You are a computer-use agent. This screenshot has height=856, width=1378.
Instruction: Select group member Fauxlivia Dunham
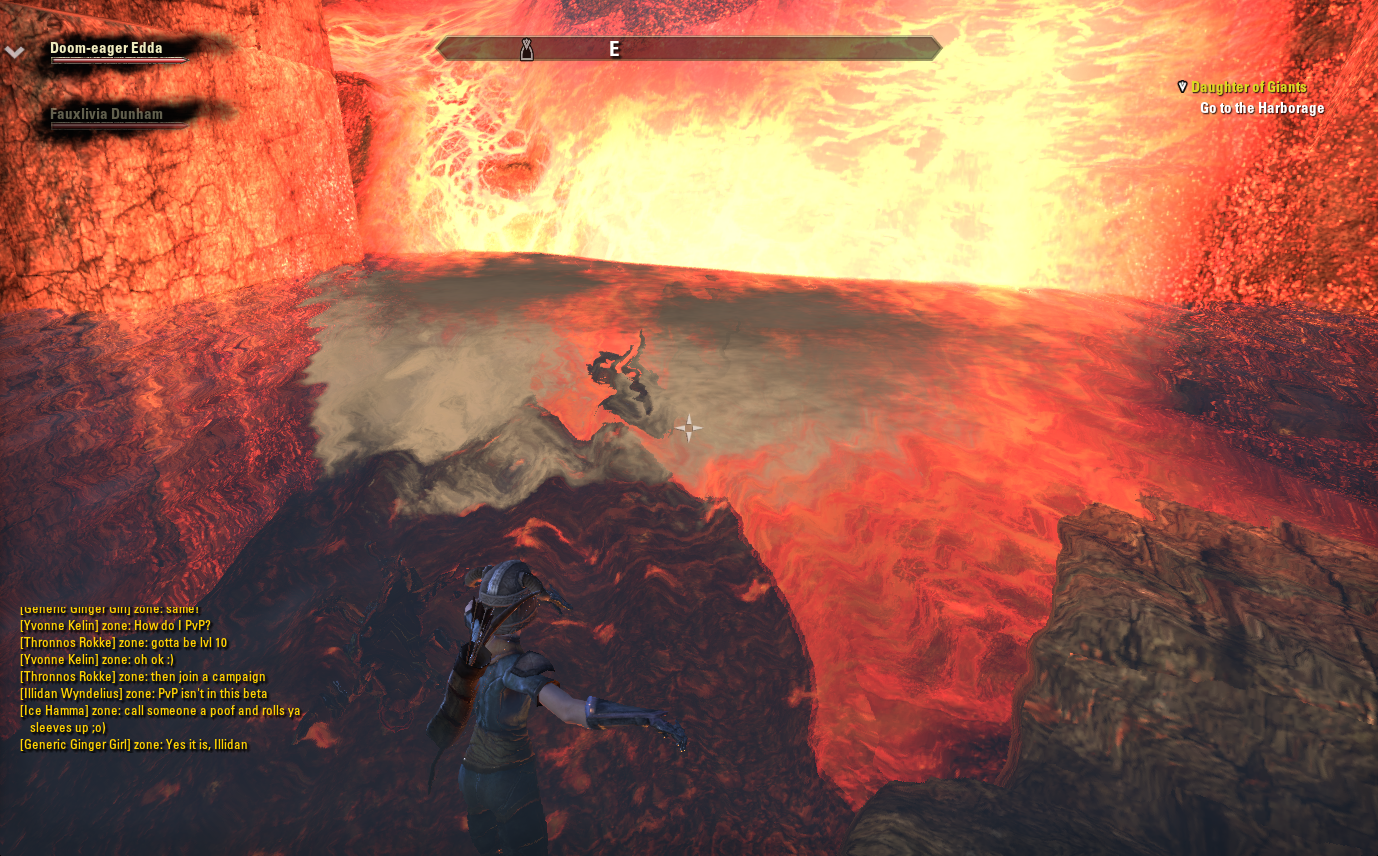click(x=106, y=114)
